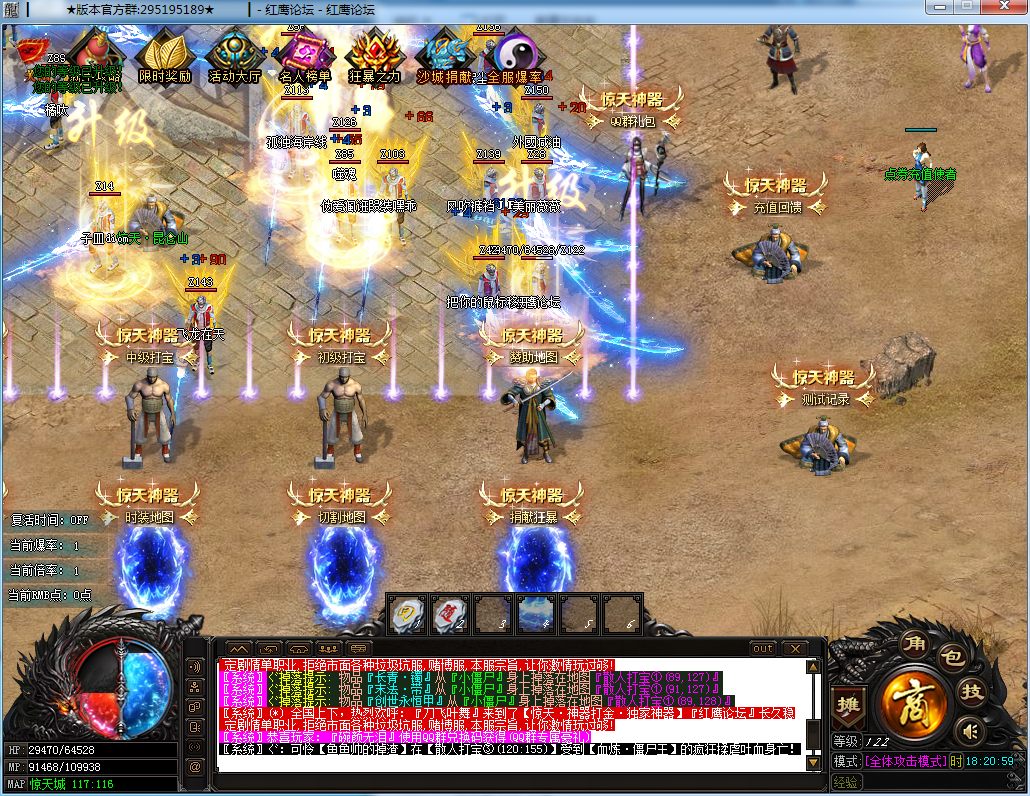Viewport: 1030px width, 796px height.
Task: Click inside the system chat log
Action: pos(510,712)
